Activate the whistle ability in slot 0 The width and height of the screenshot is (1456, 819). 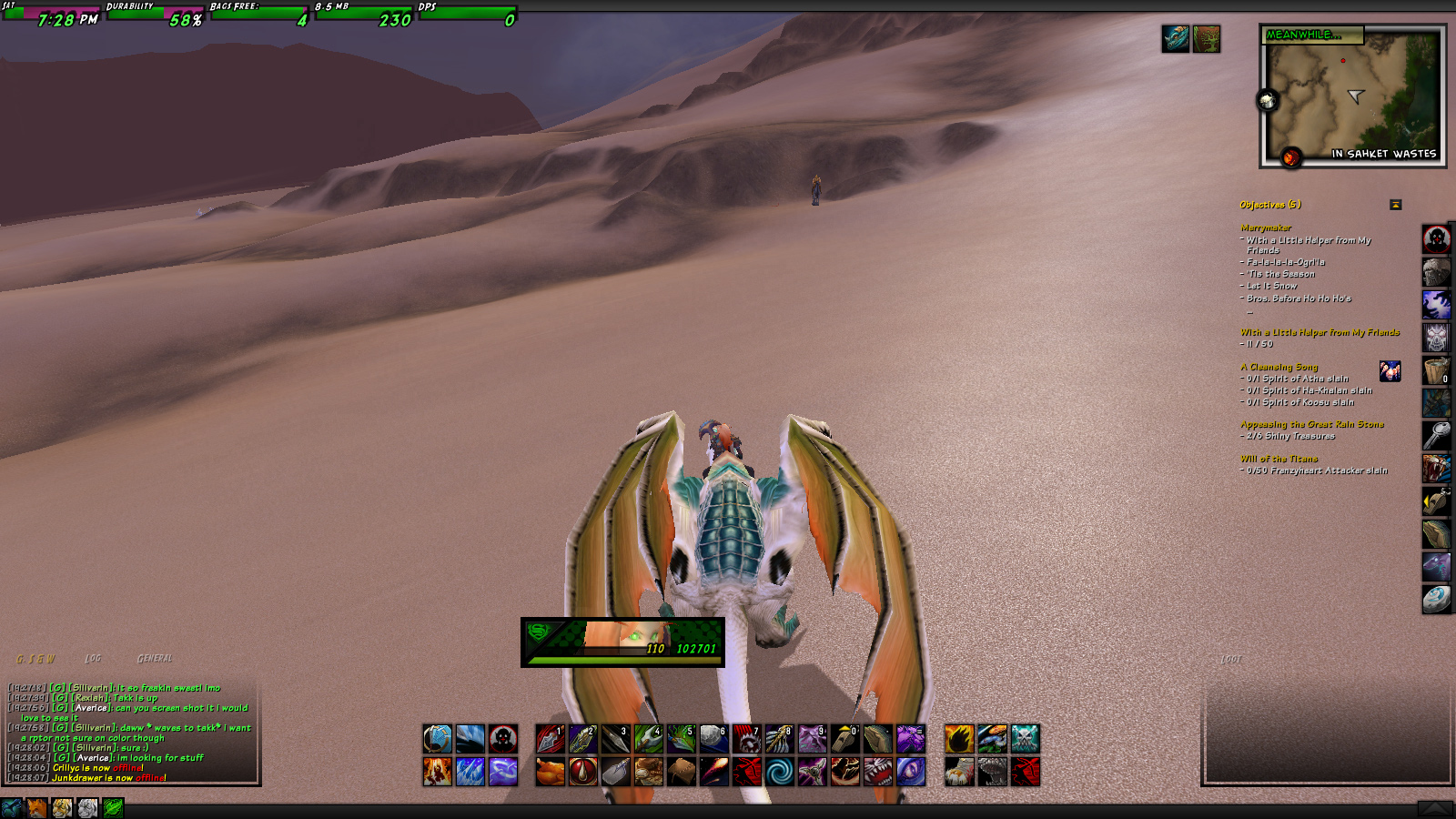(x=844, y=739)
